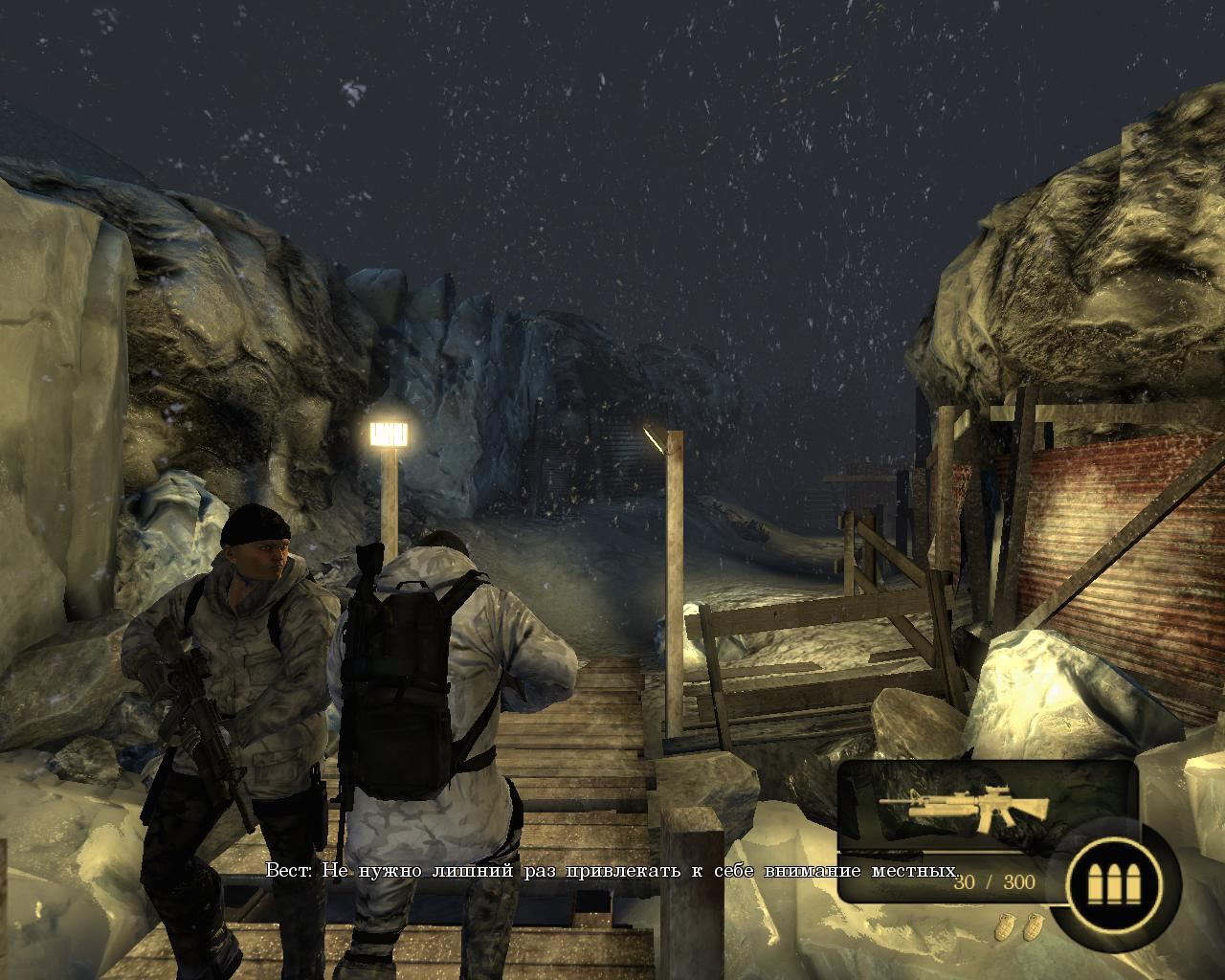Click the three-bullet fire mode icon
The image size is (1225, 980).
[1115, 880]
